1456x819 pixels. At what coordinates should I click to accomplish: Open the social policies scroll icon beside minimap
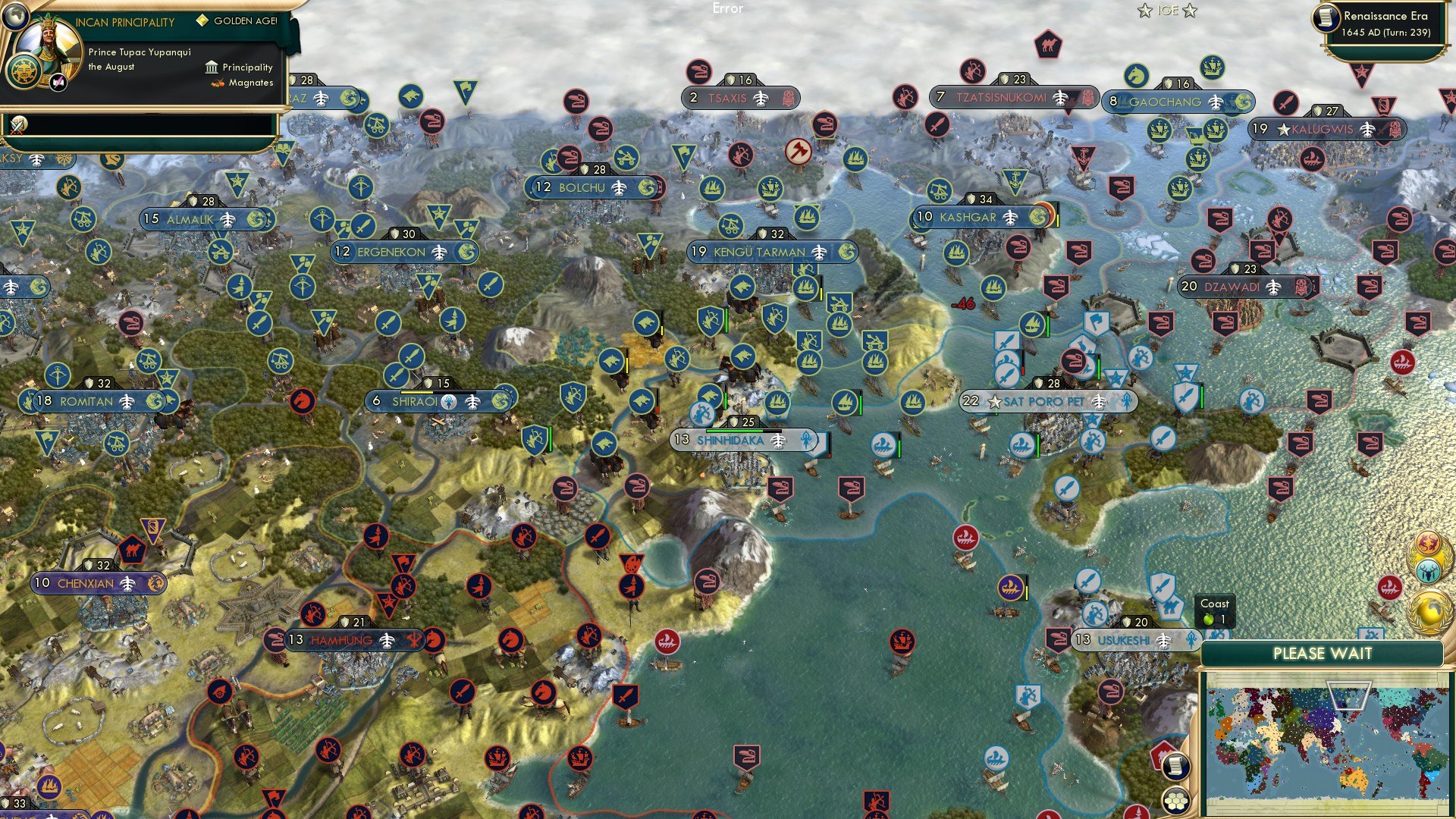coord(1175,767)
